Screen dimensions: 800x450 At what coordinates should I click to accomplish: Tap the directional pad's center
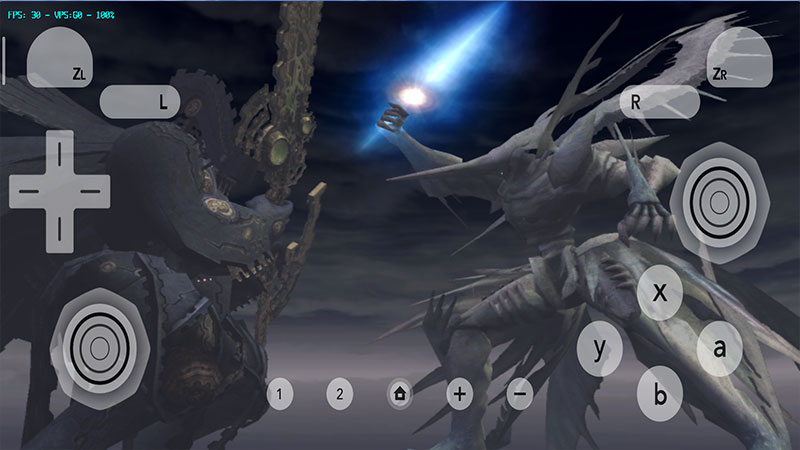point(59,187)
